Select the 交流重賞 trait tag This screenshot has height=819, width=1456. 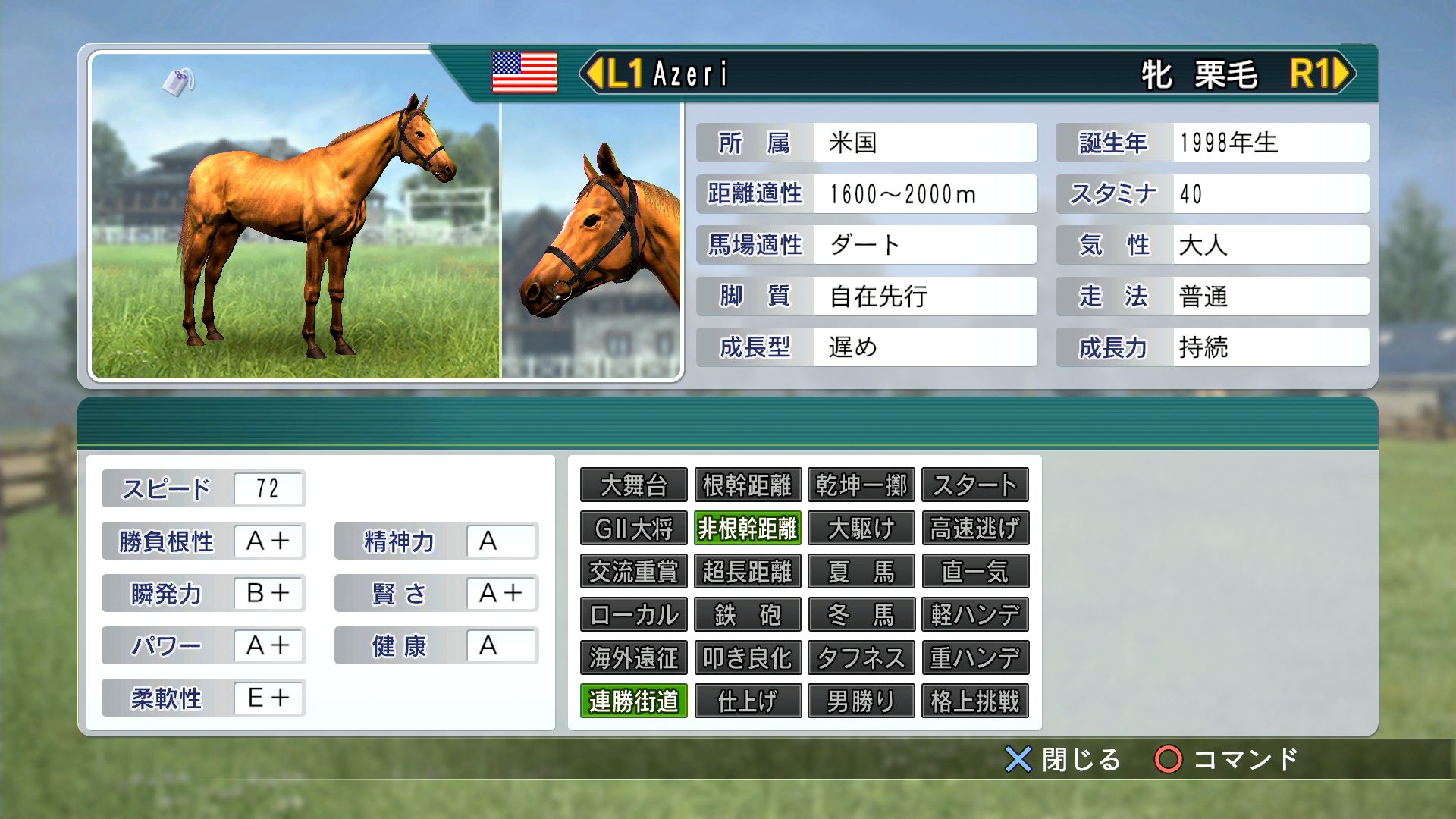[x=633, y=572]
